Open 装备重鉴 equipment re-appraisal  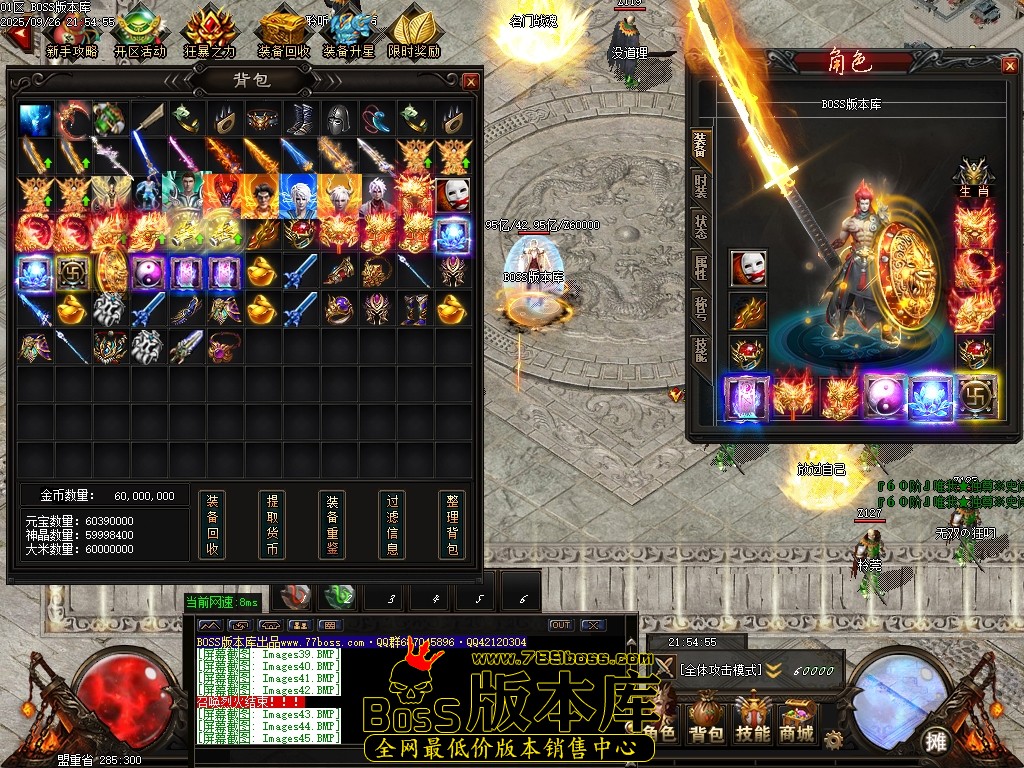[x=332, y=524]
